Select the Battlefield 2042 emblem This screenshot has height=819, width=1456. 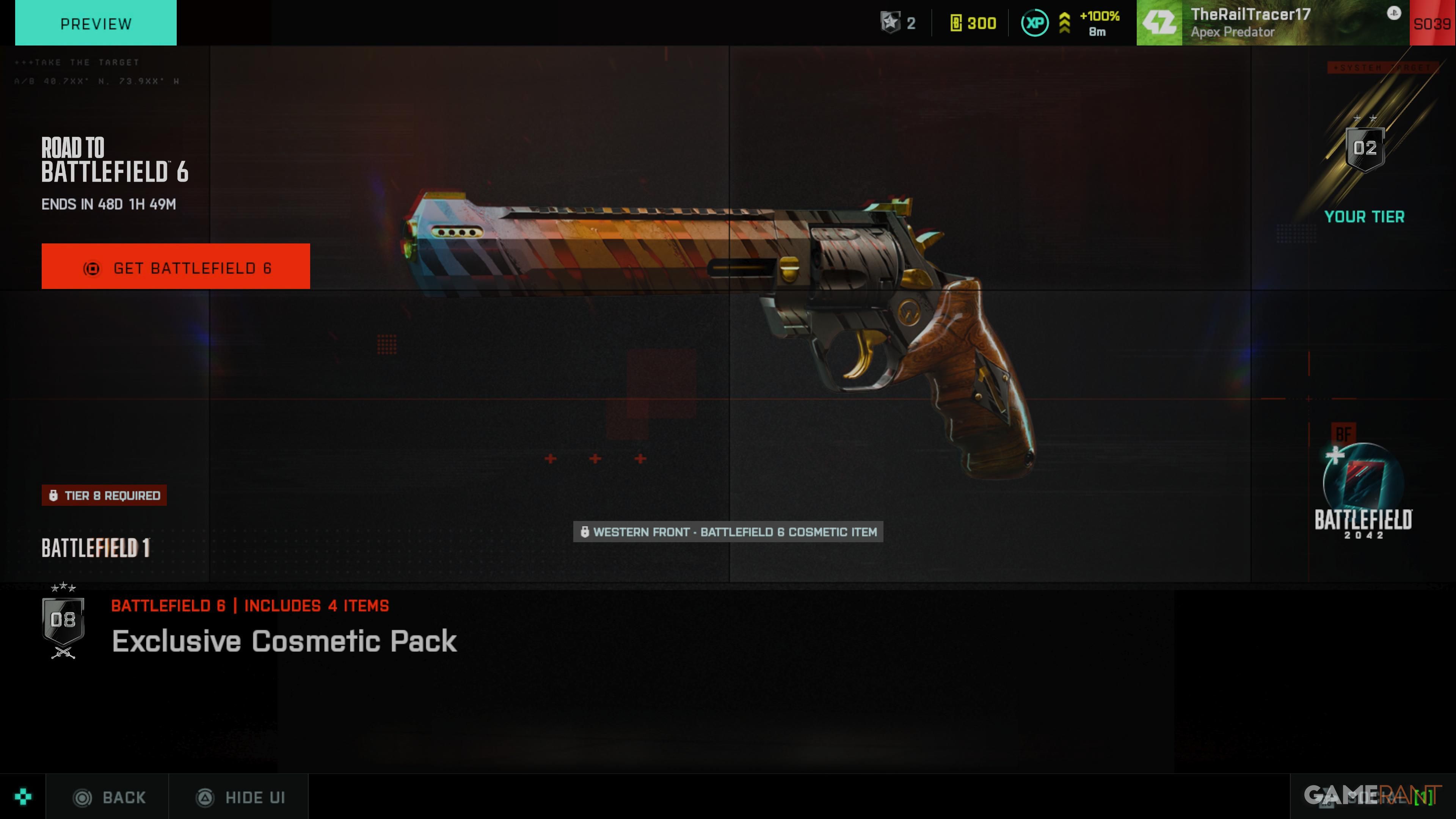(x=1363, y=491)
